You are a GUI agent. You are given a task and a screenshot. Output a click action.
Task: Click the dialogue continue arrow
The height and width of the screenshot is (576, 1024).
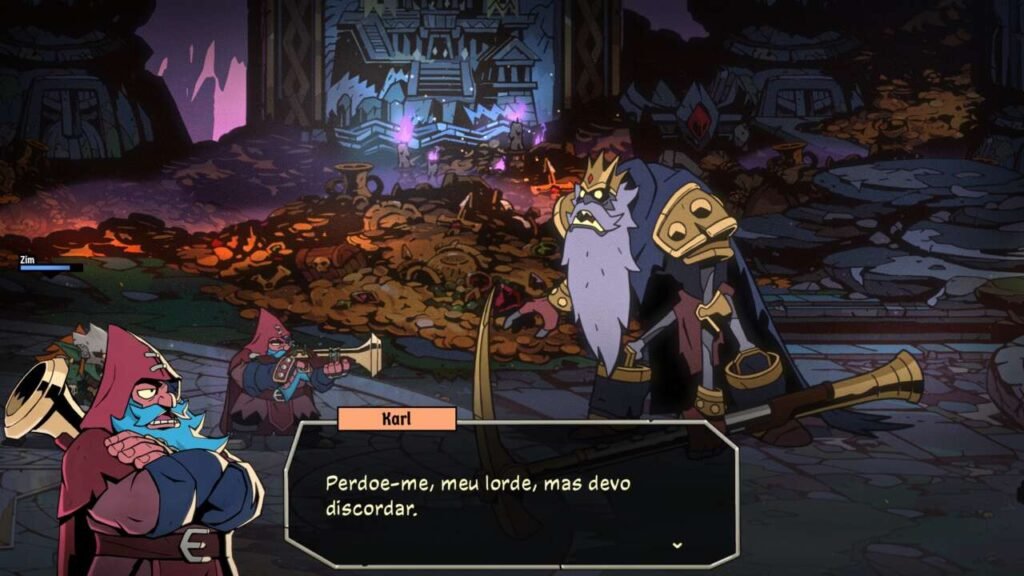(x=677, y=545)
